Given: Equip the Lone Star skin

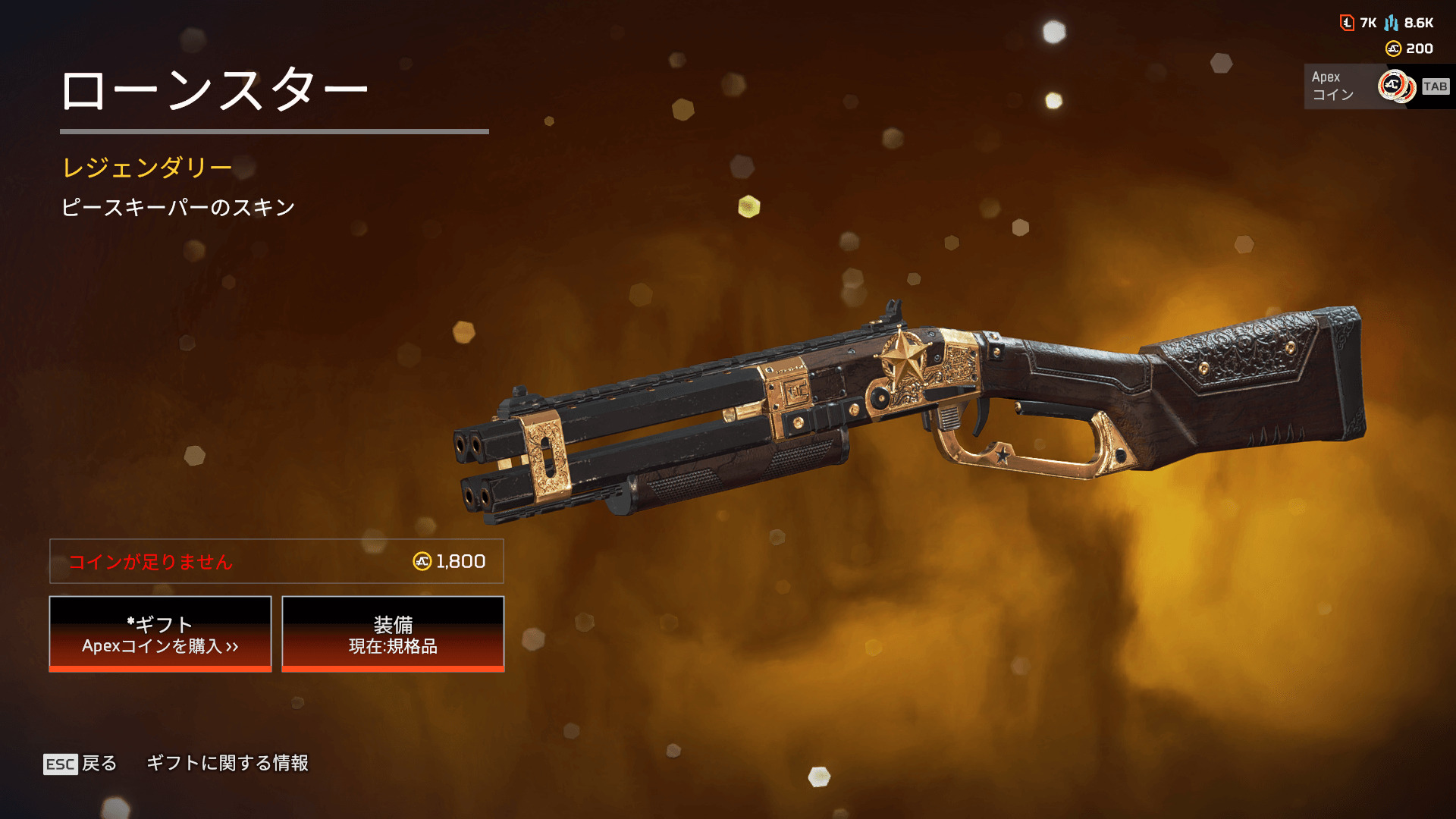Looking at the screenshot, I should click(393, 634).
